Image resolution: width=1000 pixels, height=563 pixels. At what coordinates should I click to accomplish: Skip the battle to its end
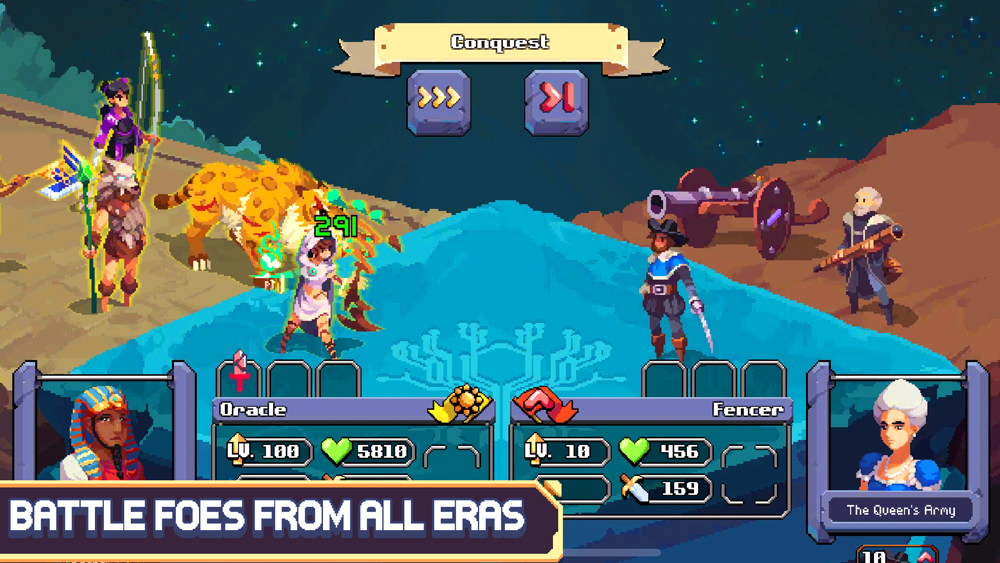(556, 100)
